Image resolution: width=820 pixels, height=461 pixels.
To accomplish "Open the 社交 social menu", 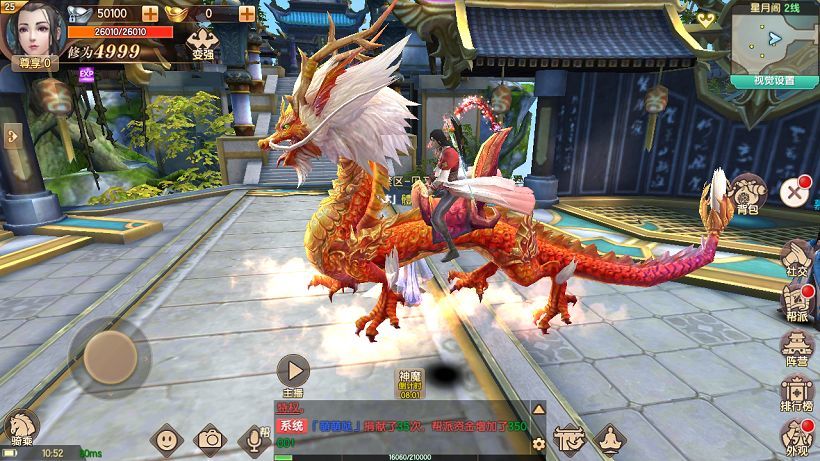I will [x=796, y=256].
